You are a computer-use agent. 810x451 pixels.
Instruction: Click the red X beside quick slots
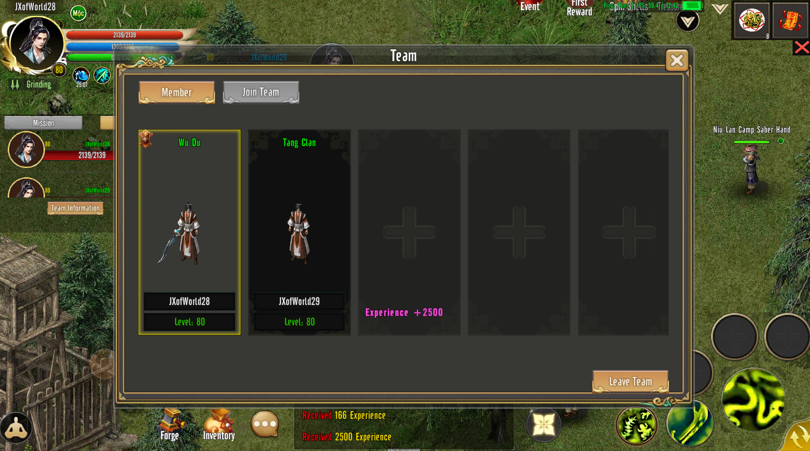[801, 47]
